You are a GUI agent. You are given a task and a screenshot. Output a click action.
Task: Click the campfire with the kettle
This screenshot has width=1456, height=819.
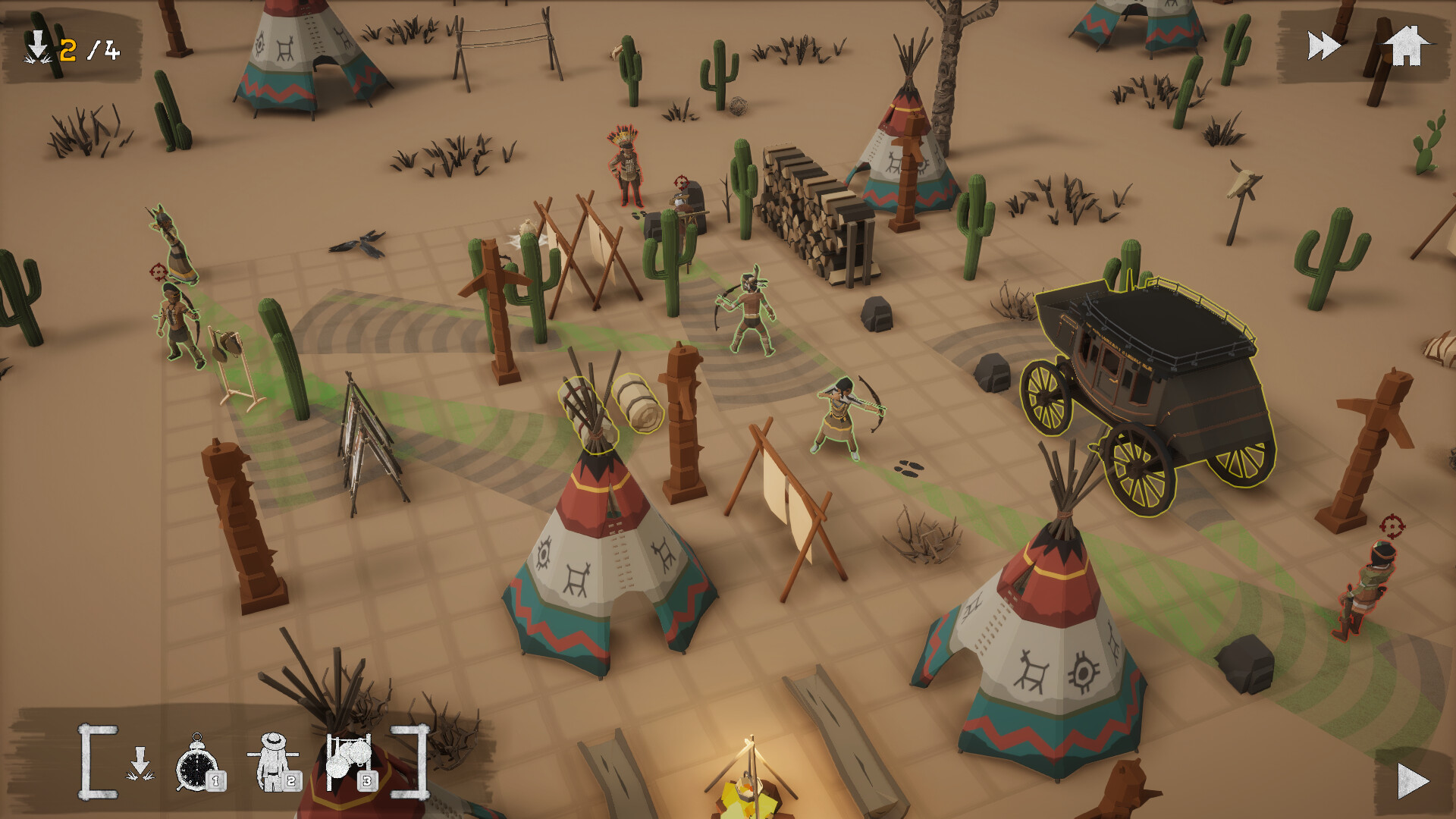pyautogui.click(x=747, y=795)
